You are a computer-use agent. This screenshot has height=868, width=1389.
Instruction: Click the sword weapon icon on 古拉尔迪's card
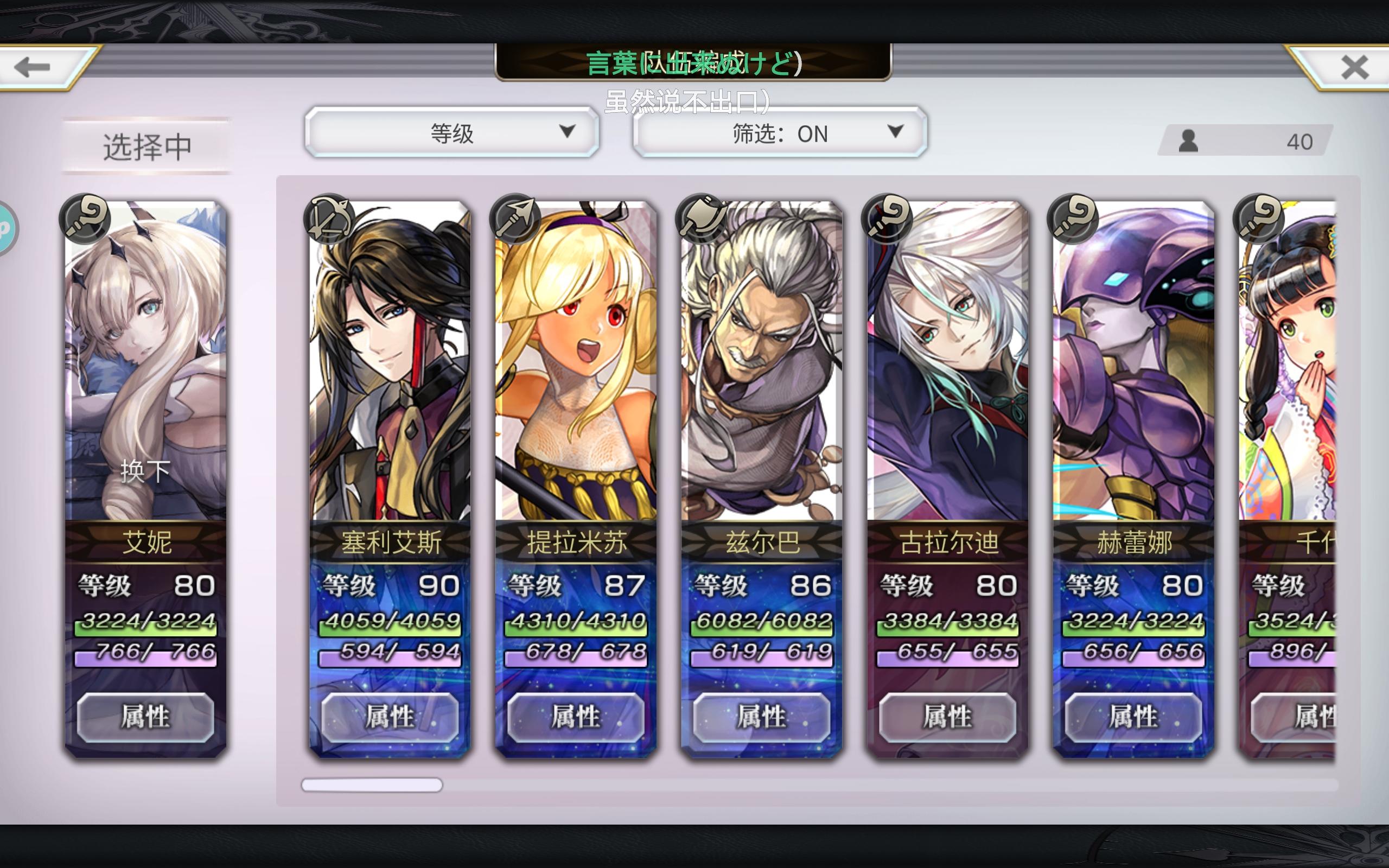tap(887, 219)
